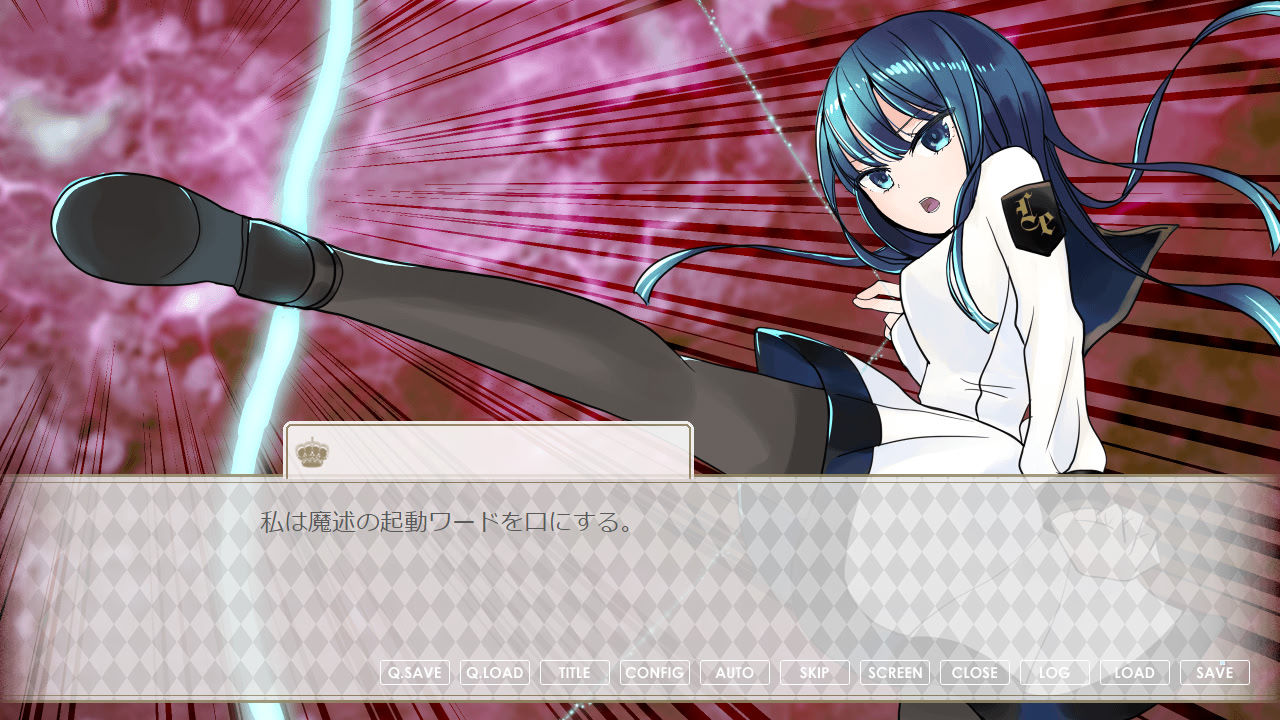Viewport: 1280px width, 720px height.
Task: Open the LOG to review message history
Action: point(1056,672)
